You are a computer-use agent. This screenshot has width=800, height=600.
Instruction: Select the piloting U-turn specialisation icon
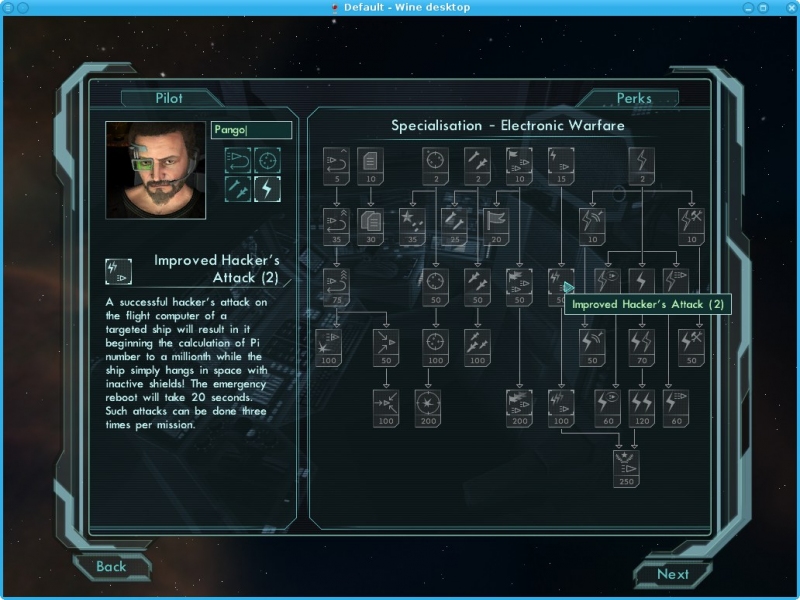(237, 160)
